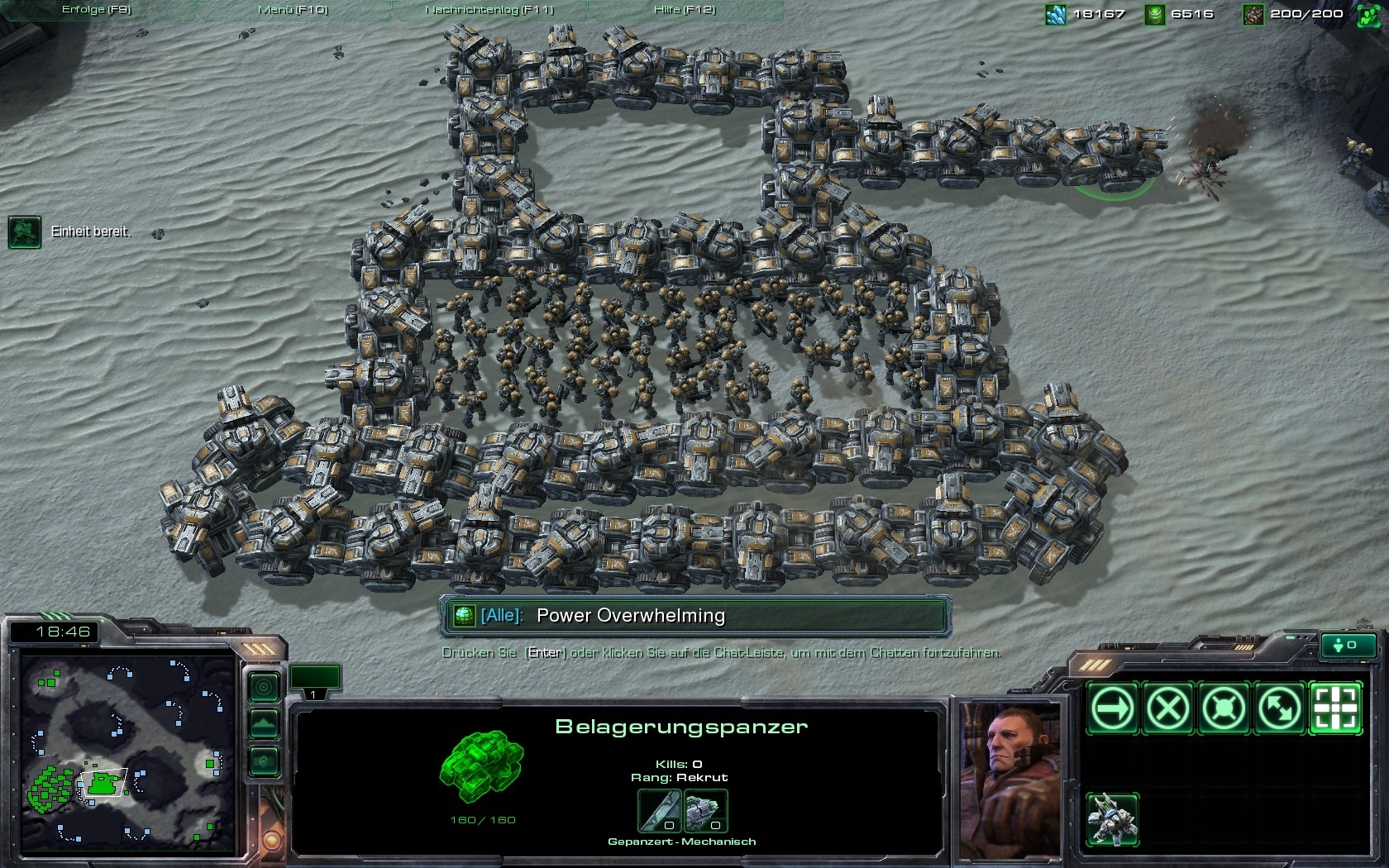Viewport: 1389px width, 868px height.
Task: Choose the Hold Position command button
Action: click(x=1224, y=708)
